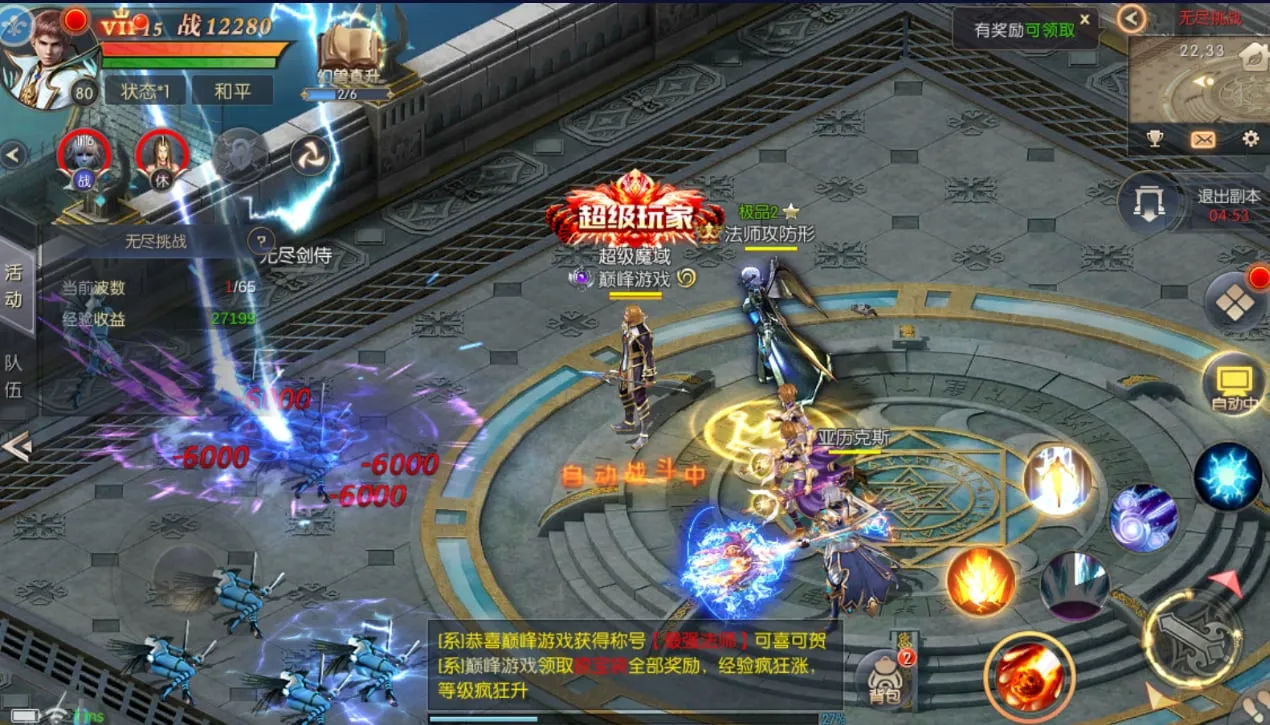Open the trophy icon below the minimap
Viewport: 1270px width, 725px height.
(1155, 139)
